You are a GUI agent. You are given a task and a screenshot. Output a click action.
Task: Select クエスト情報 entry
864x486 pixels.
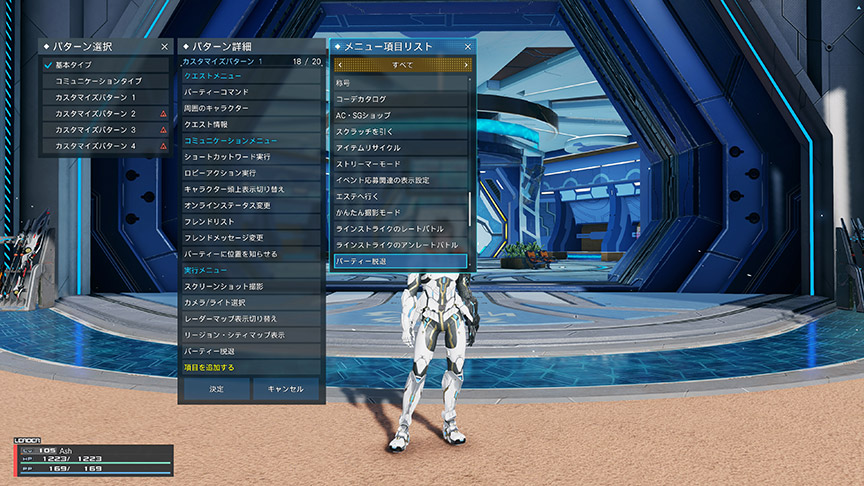click(250, 124)
